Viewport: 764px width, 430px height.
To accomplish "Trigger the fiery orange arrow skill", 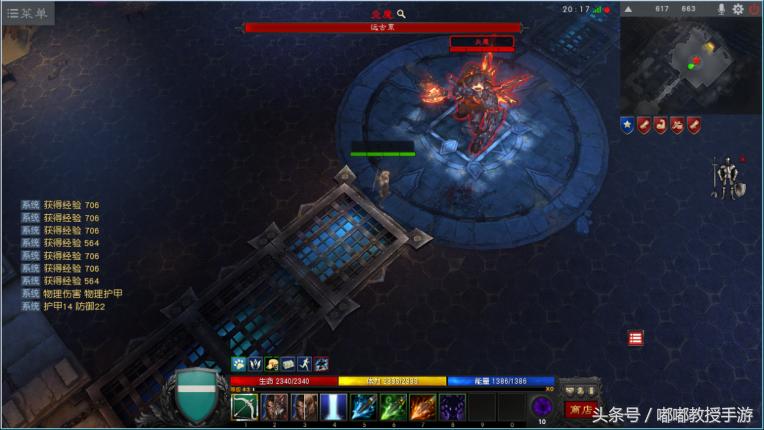I will coord(423,407).
